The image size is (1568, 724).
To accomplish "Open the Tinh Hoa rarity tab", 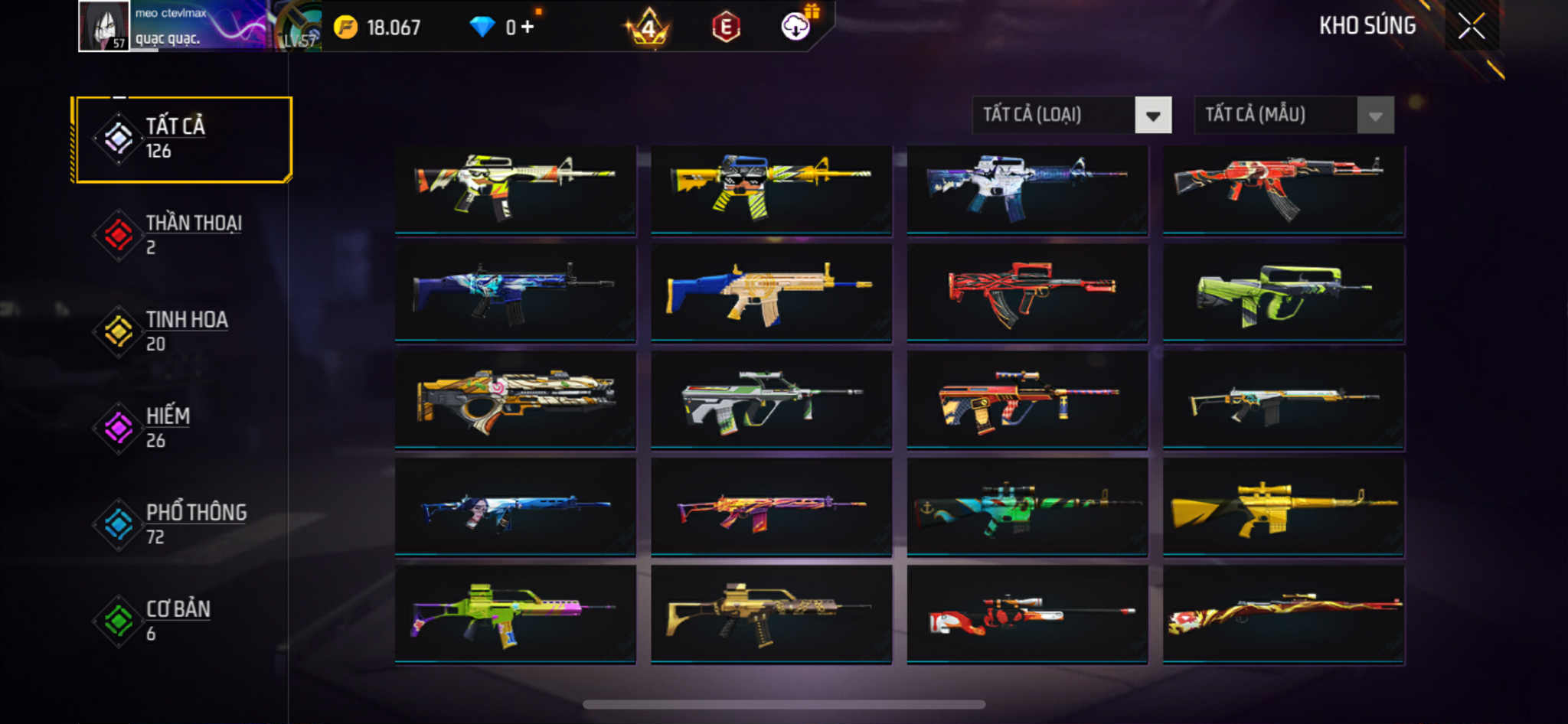I will pyautogui.click(x=182, y=331).
